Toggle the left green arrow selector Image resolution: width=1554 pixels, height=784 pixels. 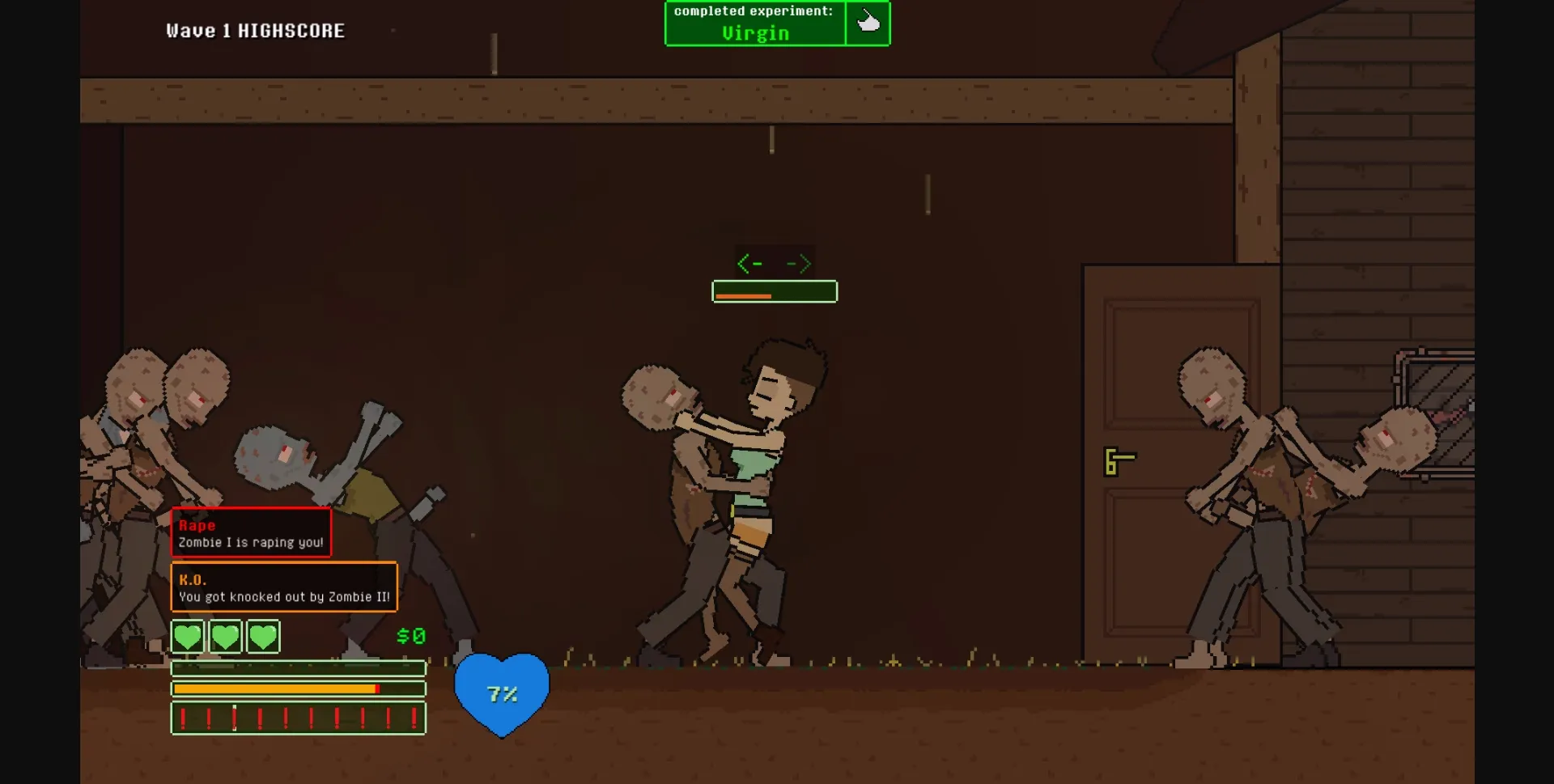[x=749, y=263]
